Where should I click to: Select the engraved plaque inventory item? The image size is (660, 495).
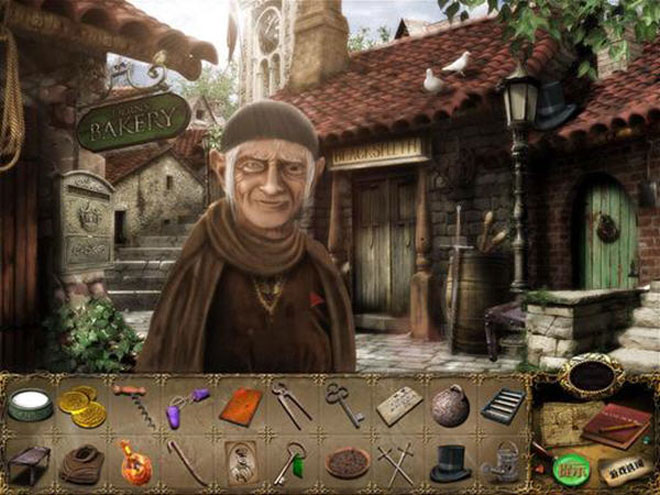pyautogui.click(x=399, y=405)
